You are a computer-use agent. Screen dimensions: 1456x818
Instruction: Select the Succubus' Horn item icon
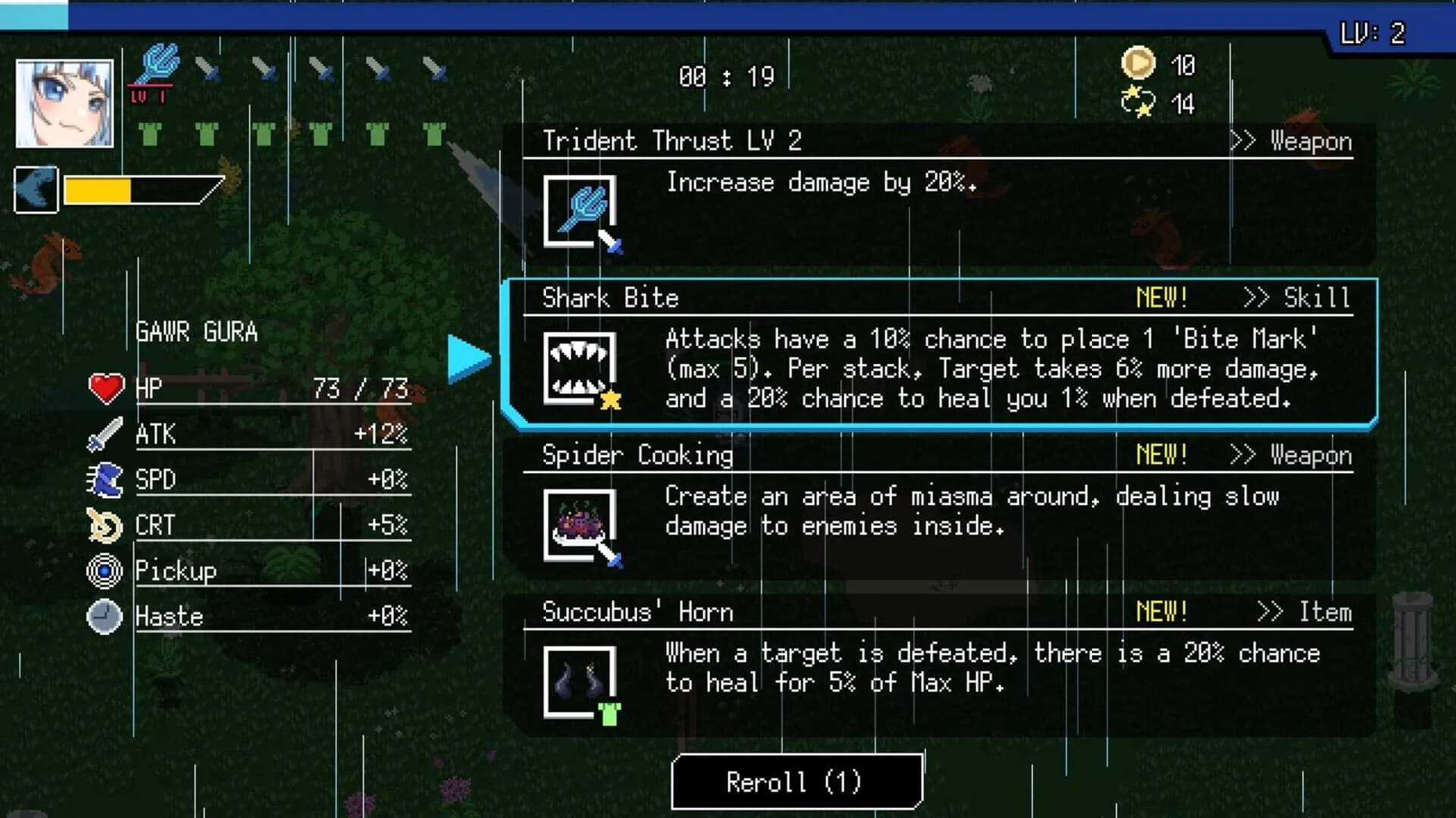point(580,682)
